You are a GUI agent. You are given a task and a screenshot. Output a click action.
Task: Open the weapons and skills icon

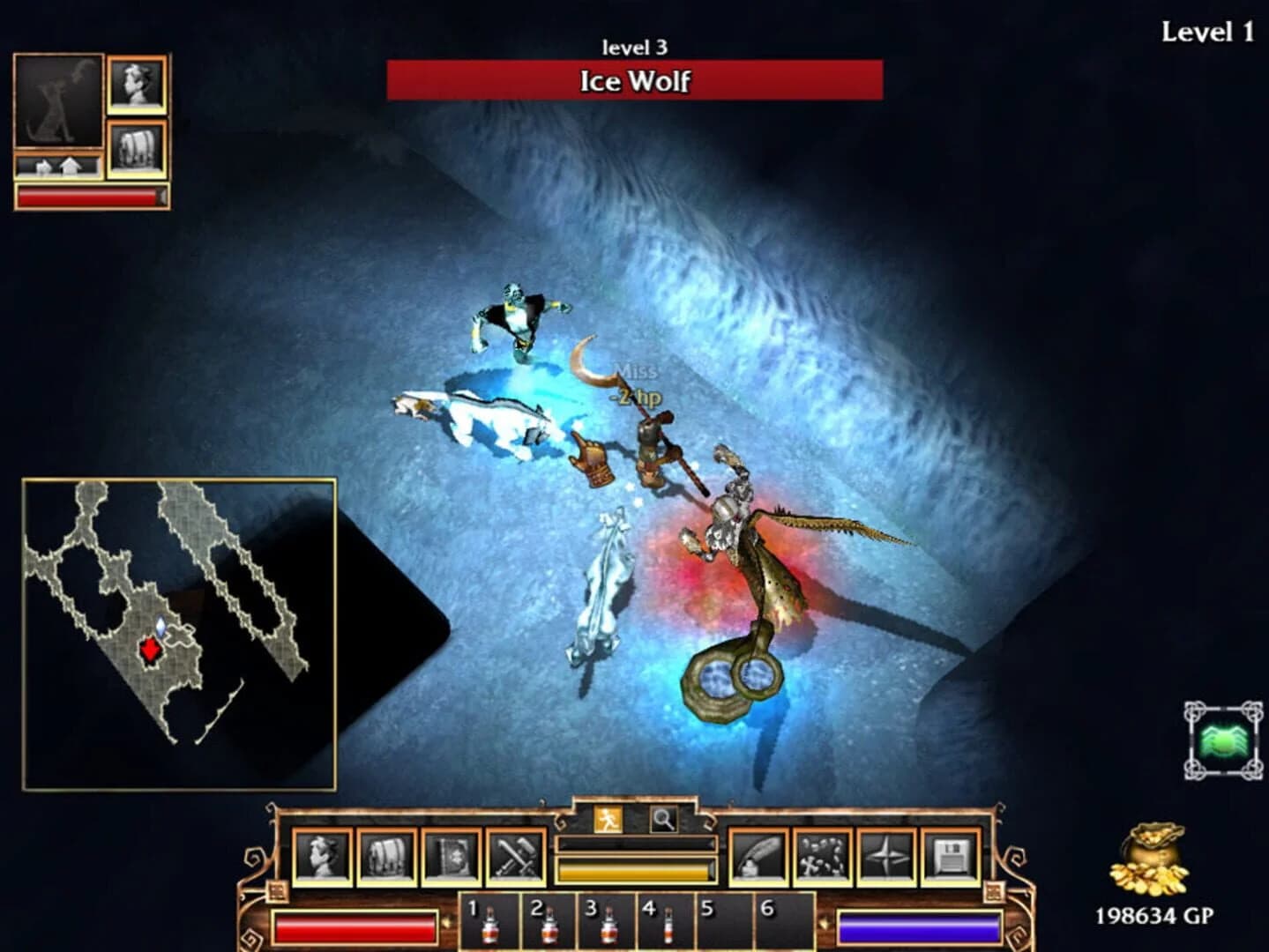coord(514,855)
